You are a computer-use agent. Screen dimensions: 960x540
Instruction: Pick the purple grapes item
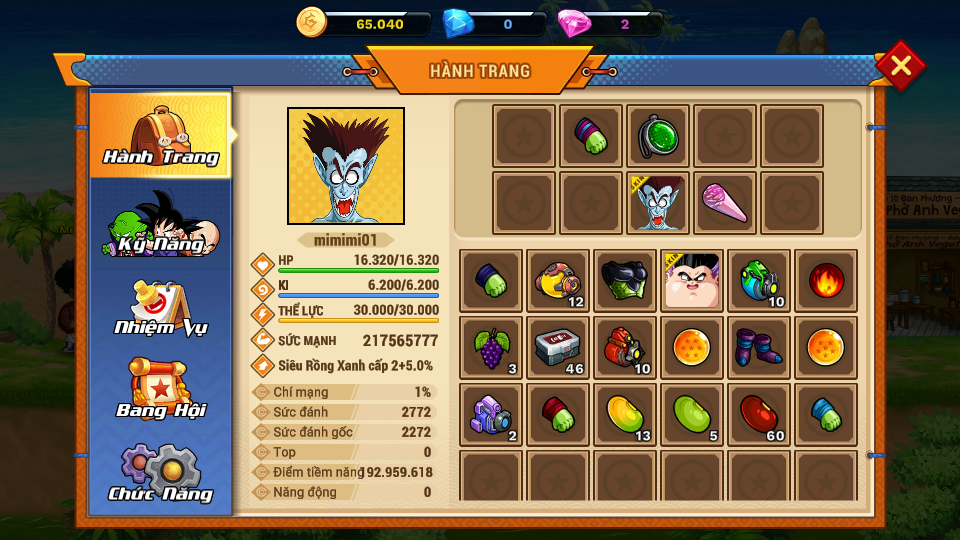pyautogui.click(x=491, y=347)
